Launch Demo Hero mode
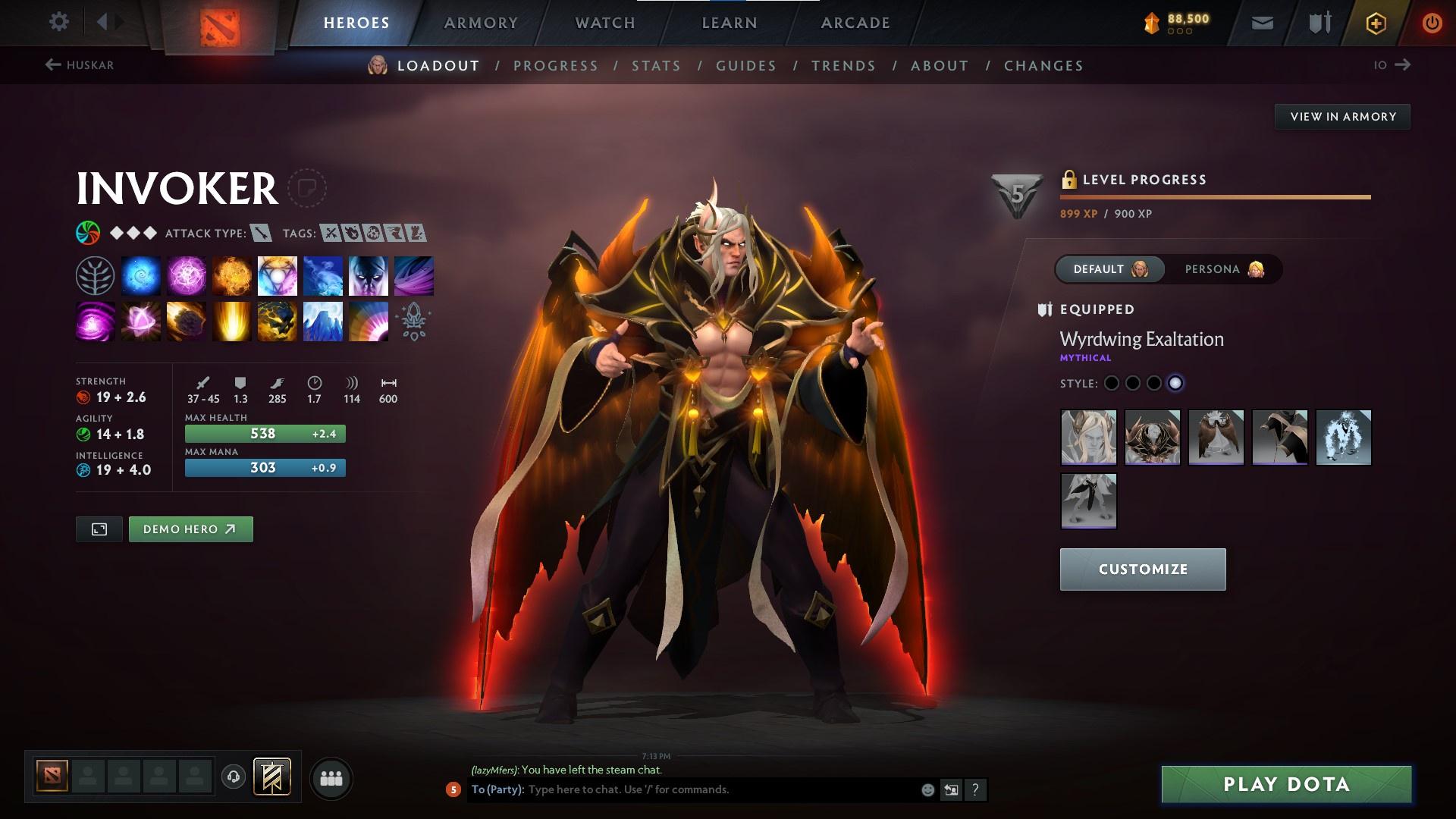 pos(190,529)
